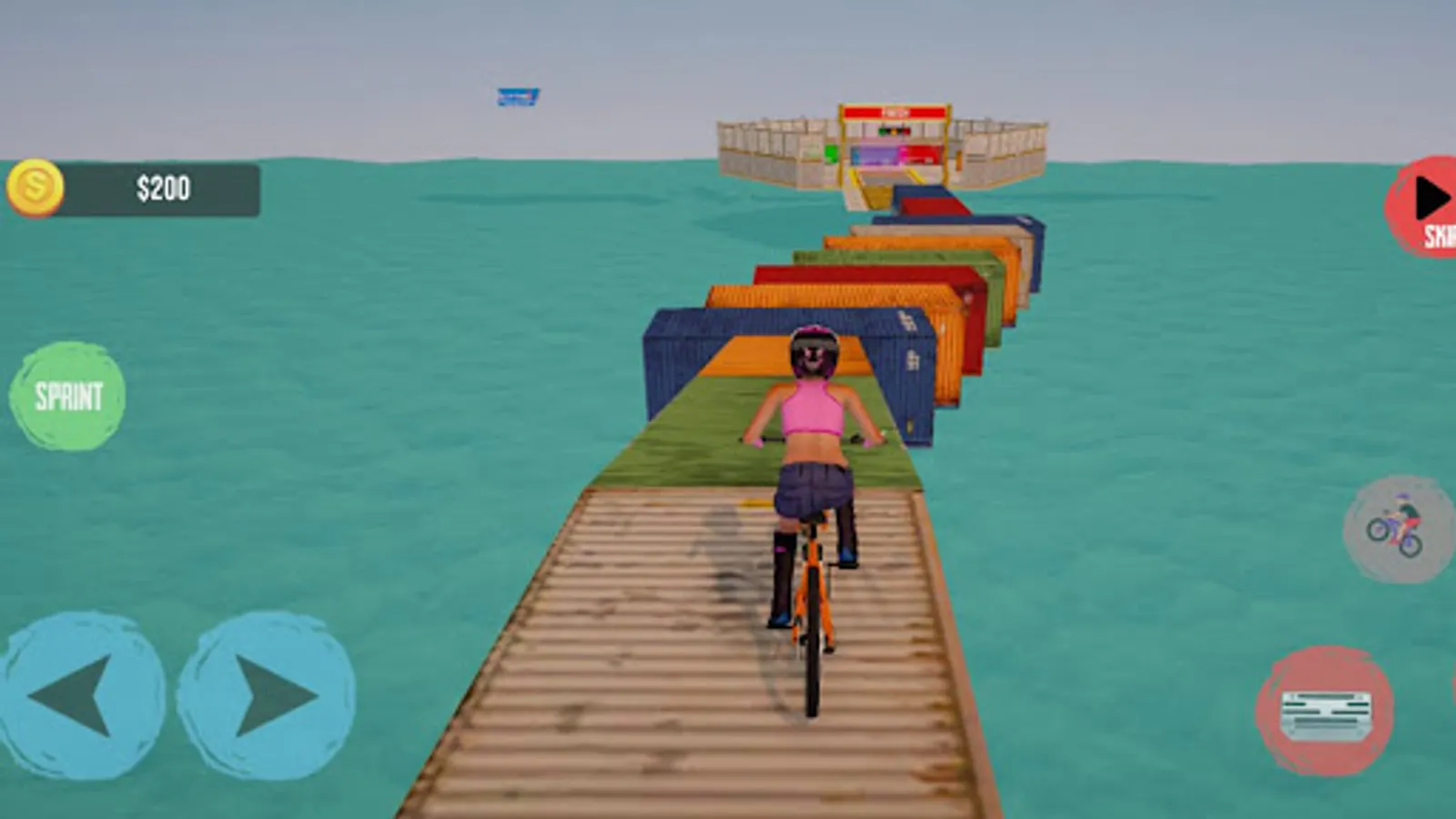
Task: Tap the black play arrow on the SKIP button
Action: (1431, 196)
